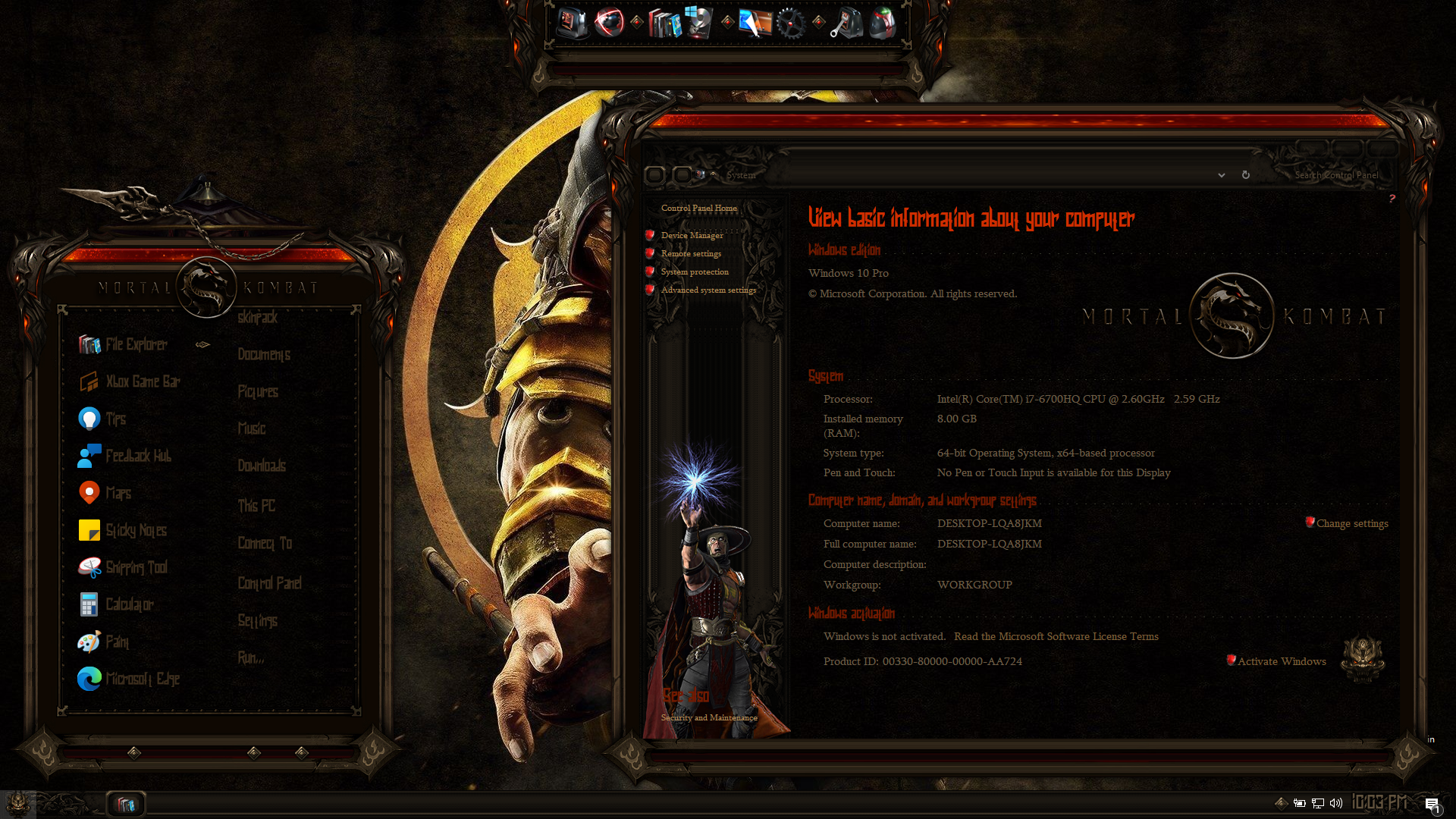Launch Xbox Game Bar from the menu
This screenshot has width=1456, height=819.
pyautogui.click(x=143, y=382)
